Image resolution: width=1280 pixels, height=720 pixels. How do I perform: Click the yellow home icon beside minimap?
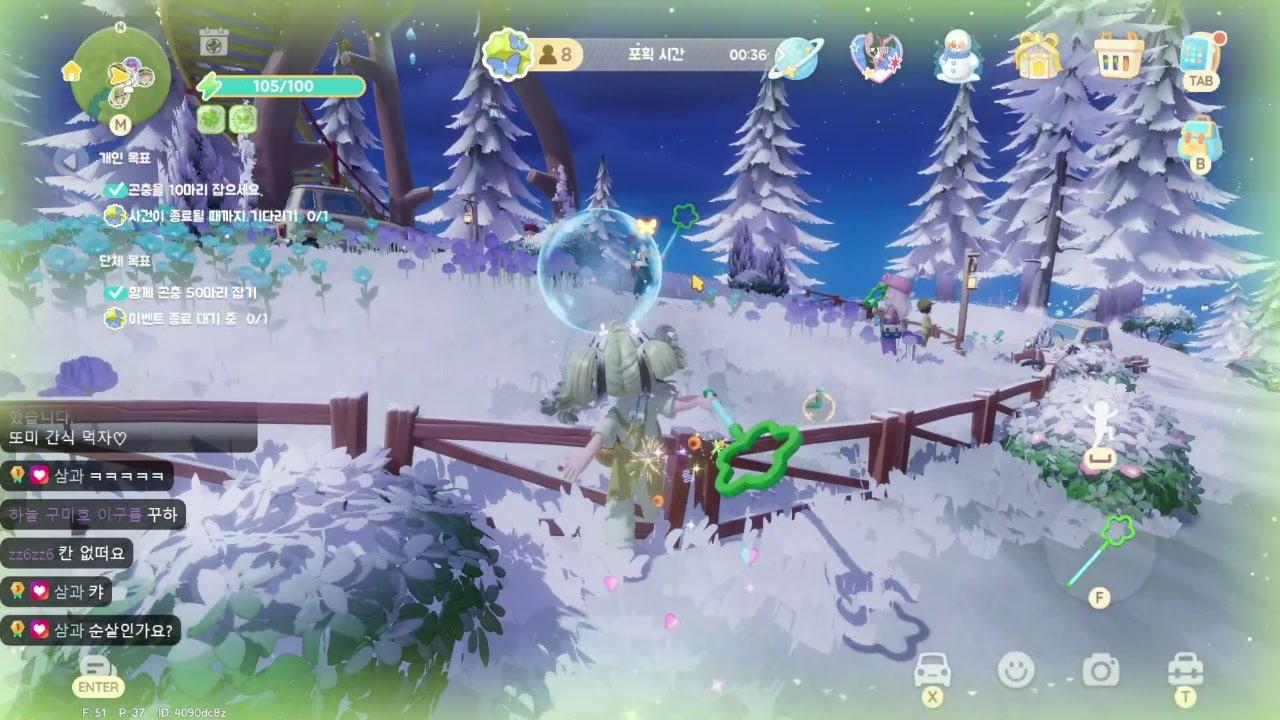click(x=71, y=71)
